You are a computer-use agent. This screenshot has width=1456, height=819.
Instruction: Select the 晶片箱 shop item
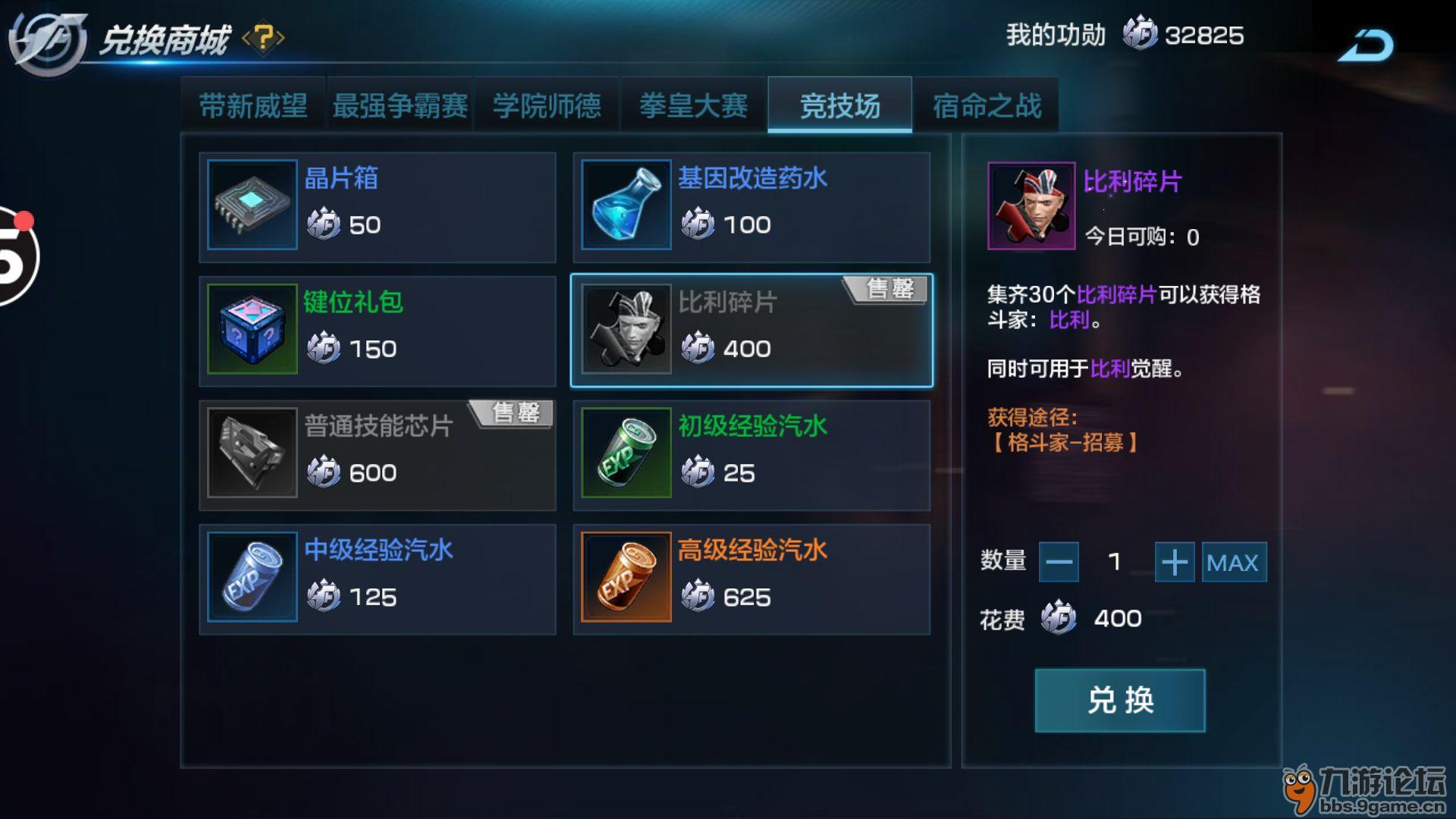point(377,206)
